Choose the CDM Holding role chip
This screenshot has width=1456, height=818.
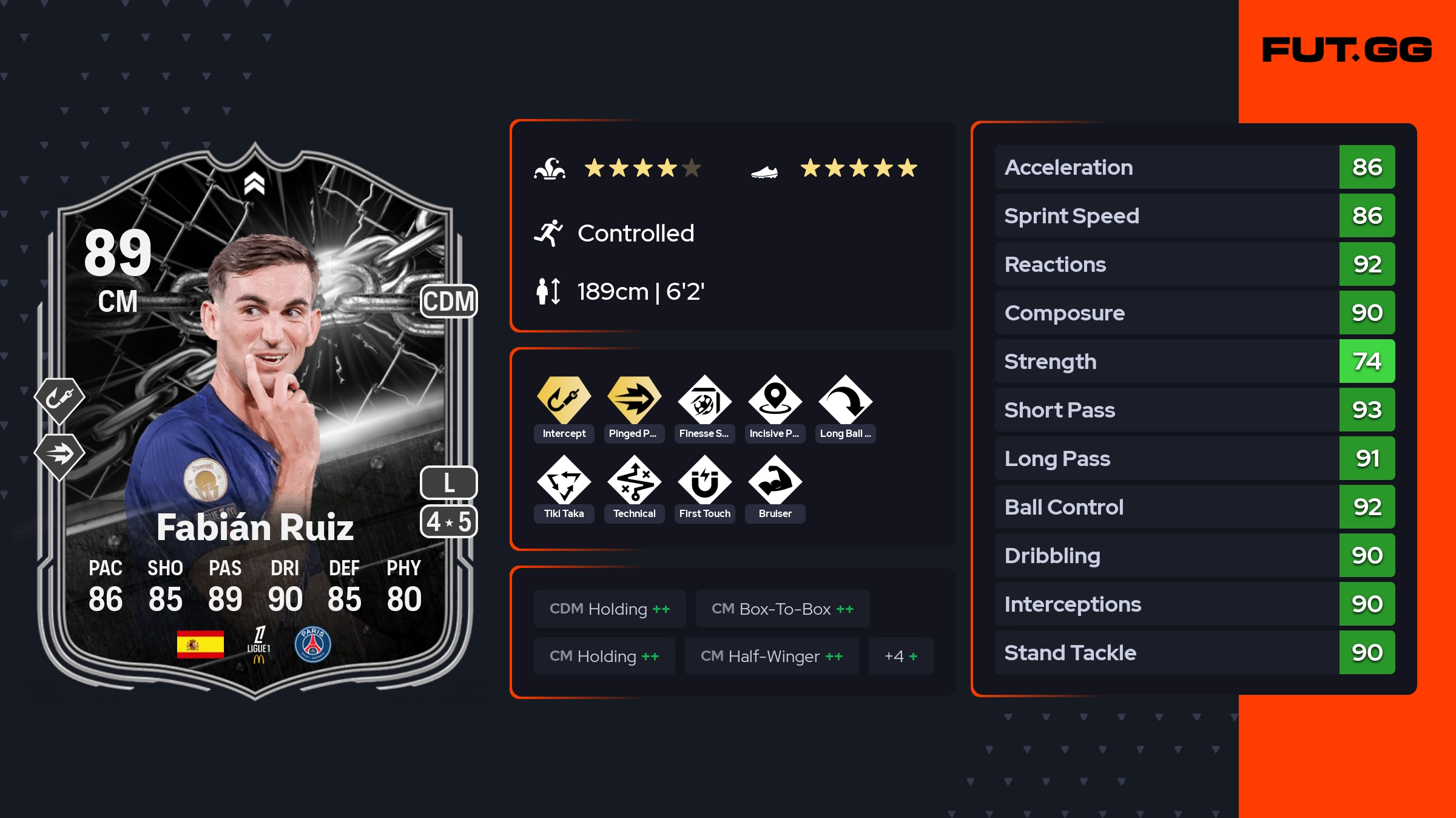point(610,609)
